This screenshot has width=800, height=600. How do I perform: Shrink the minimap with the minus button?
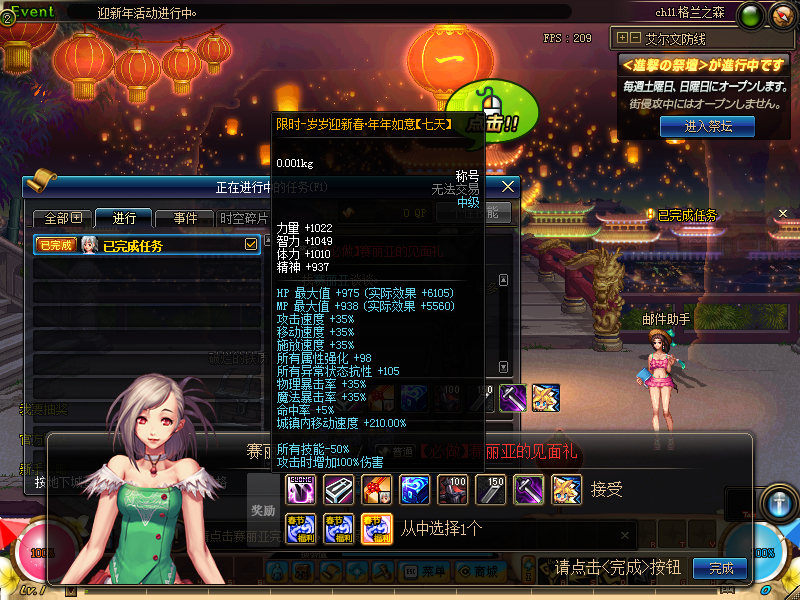pyautogui.click(x=635, y=38)
